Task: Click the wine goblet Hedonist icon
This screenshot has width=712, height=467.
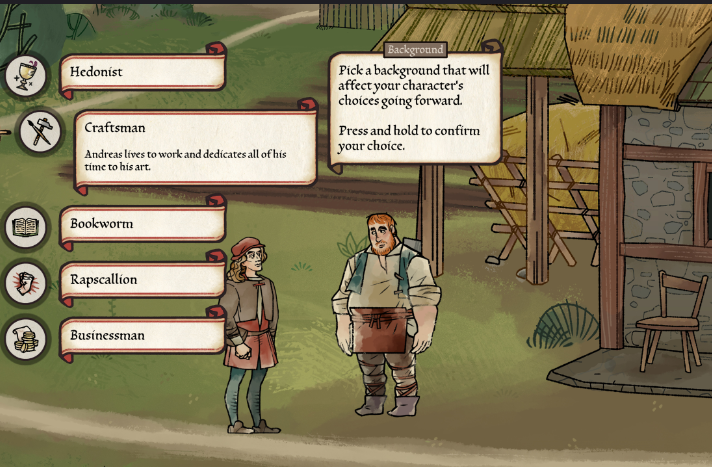Action: tap(25, 75)
